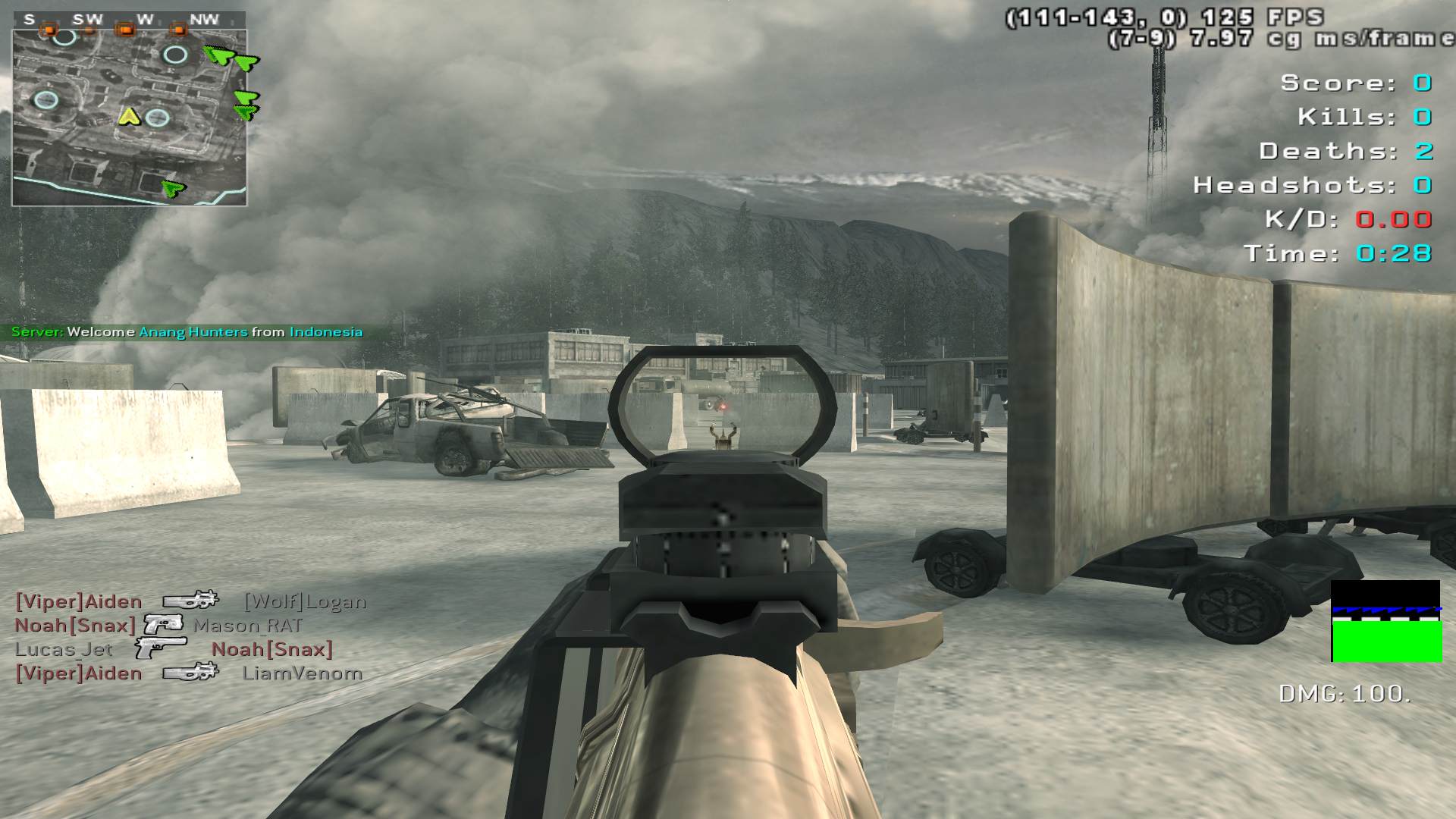
Task: Choose Lucas_Jet in the kill feed
Action: click(64, 650)
